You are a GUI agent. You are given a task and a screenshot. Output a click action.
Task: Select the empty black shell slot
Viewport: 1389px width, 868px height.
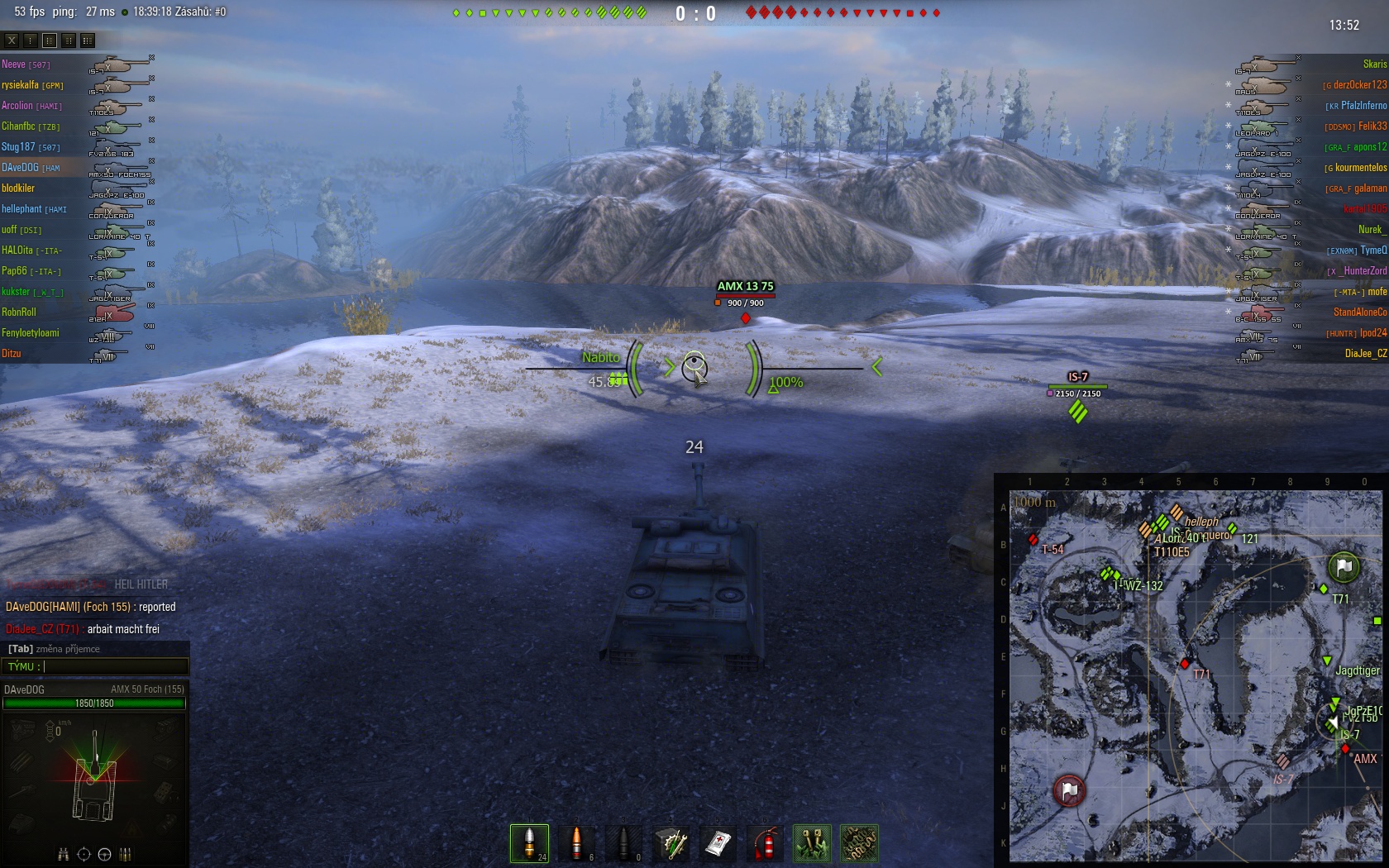point(623,843)
